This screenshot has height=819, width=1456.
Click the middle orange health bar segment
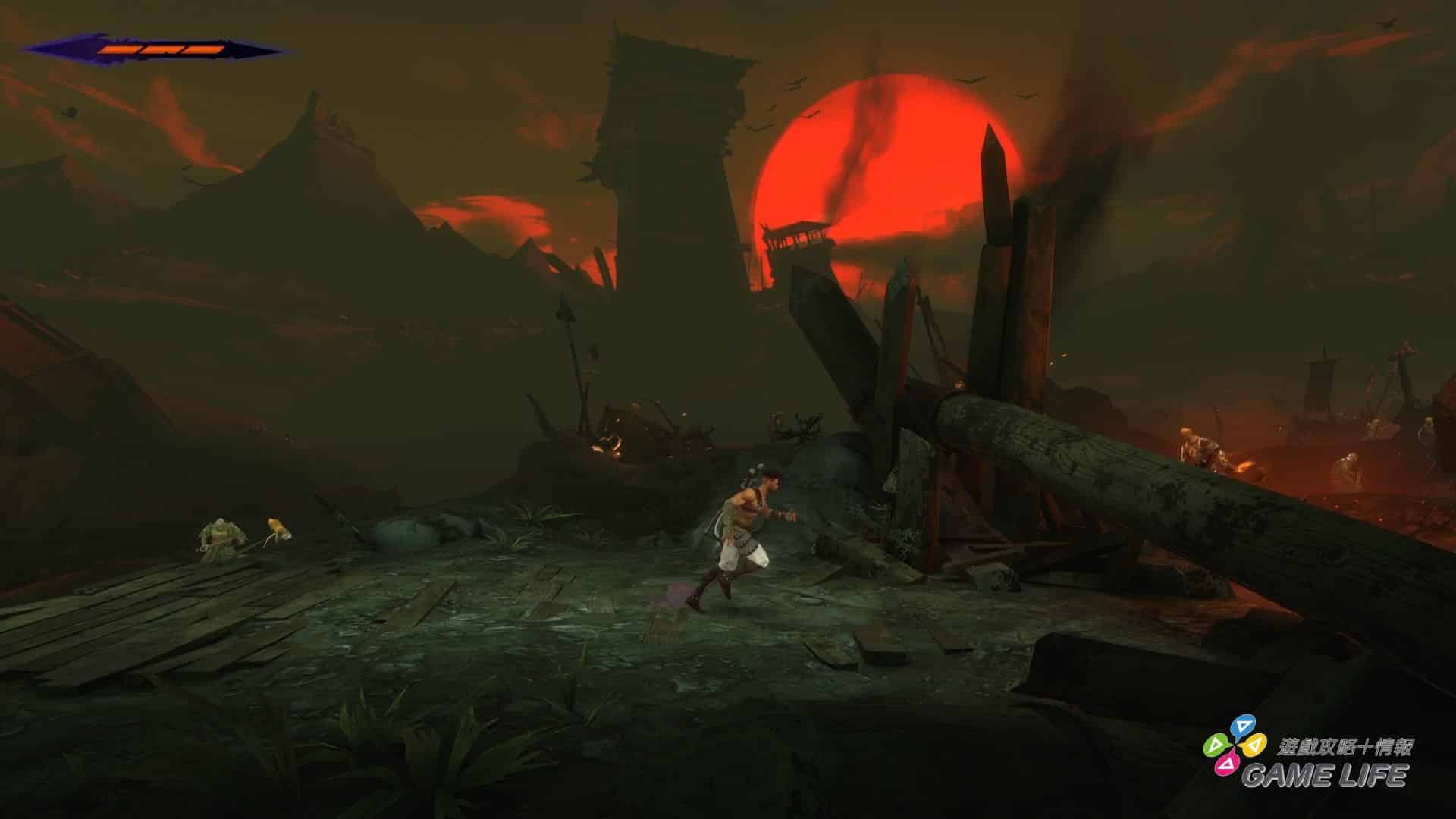click(x=162, y=49)
